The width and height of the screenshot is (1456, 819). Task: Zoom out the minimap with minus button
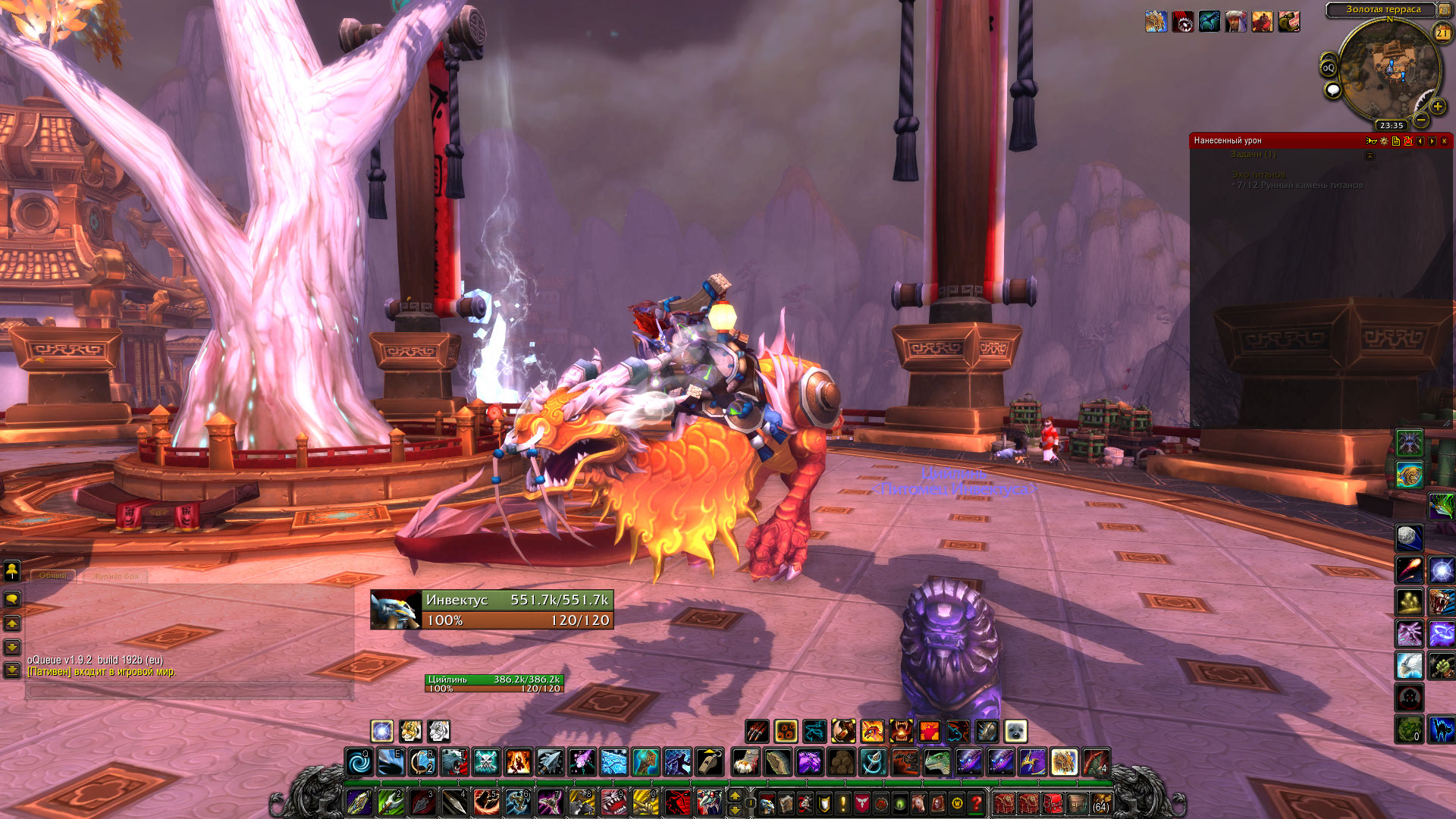click(x=1421, y=120)
